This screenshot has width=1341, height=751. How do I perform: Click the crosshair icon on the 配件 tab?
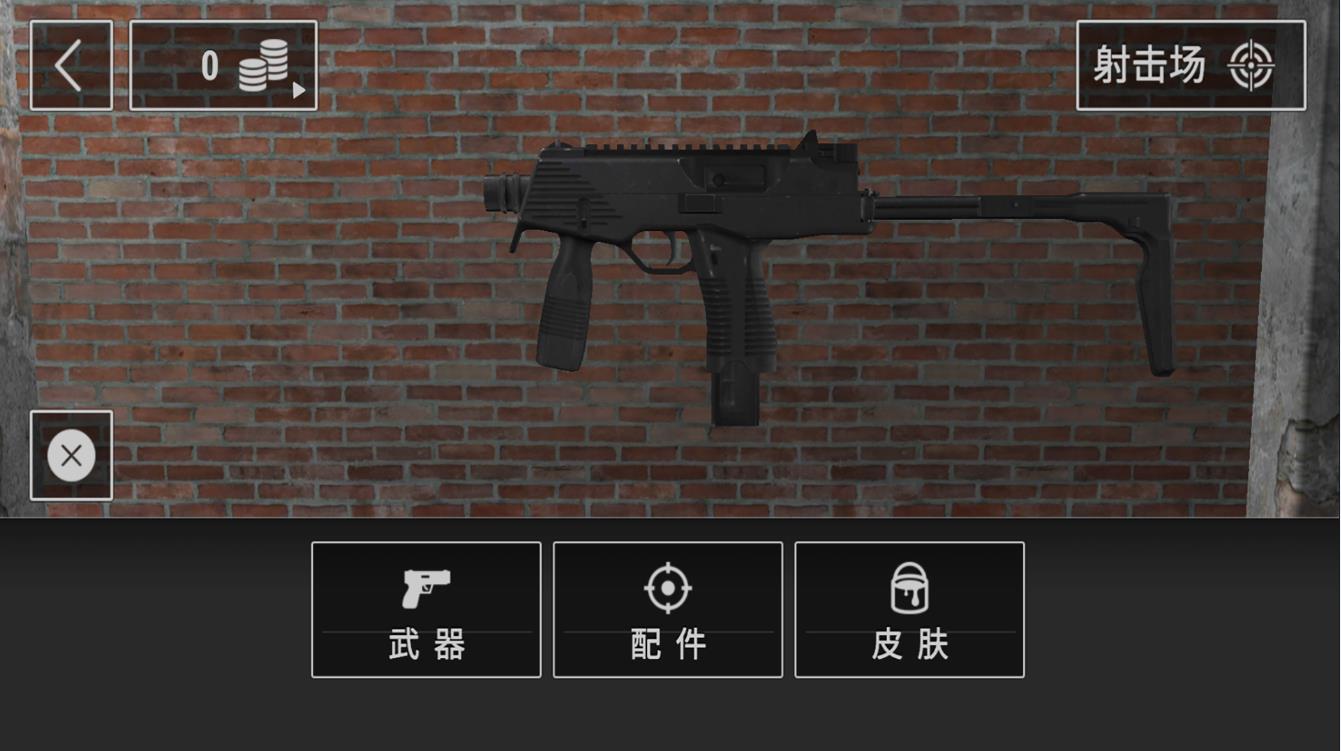pos(667,588)
